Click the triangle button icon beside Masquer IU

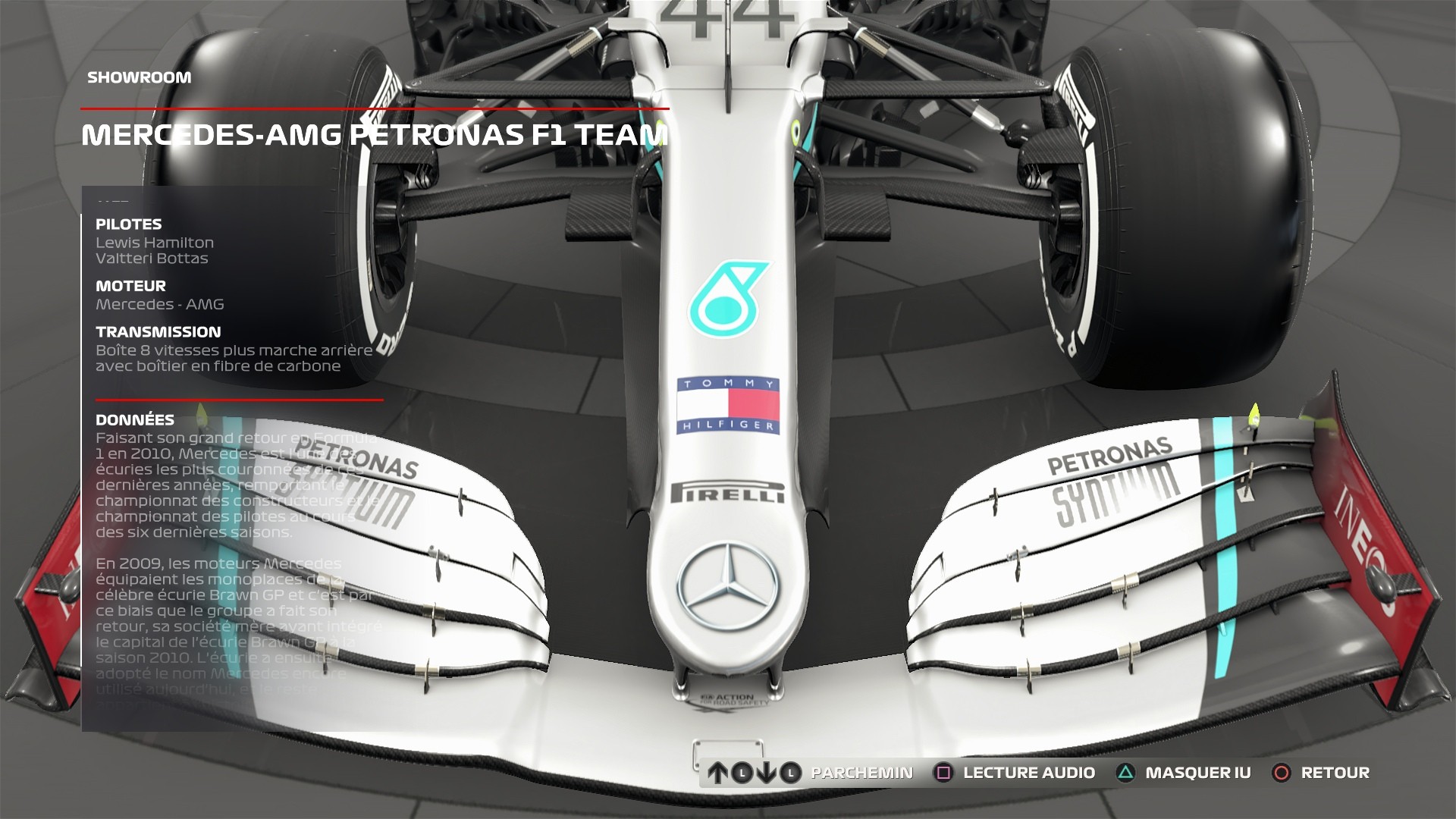1126,773
